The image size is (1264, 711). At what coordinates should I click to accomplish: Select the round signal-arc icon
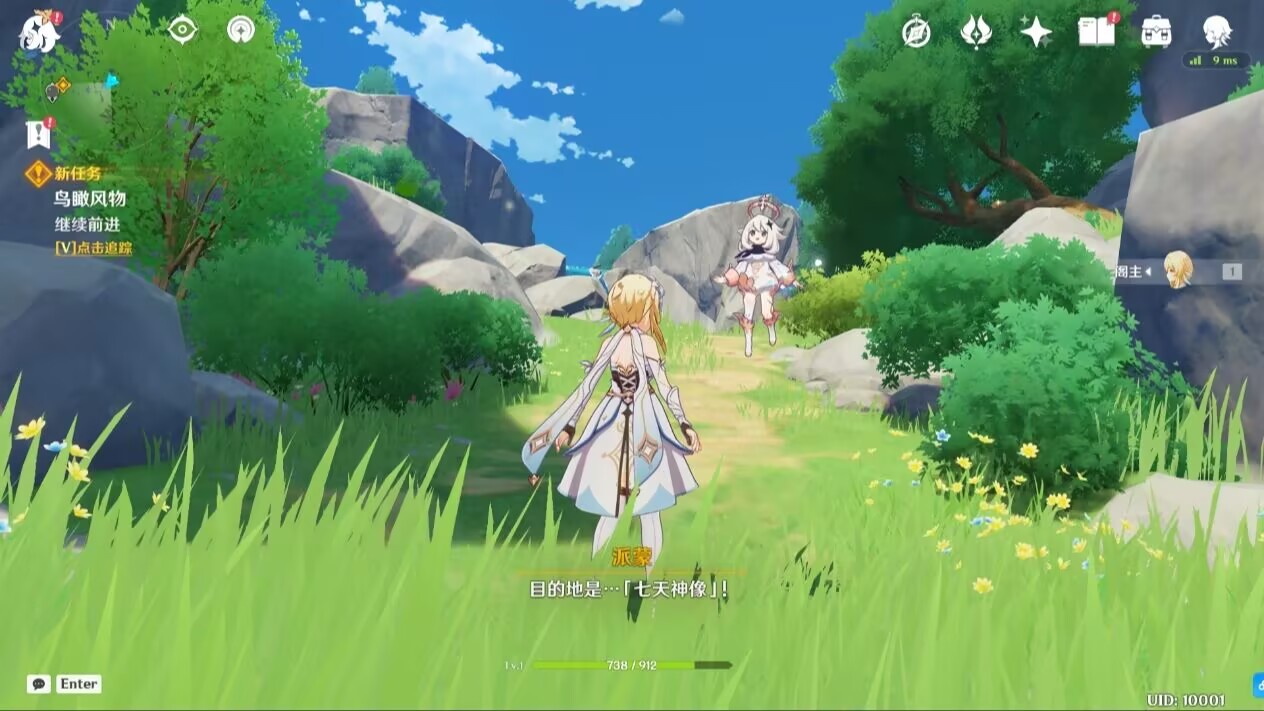240,30
